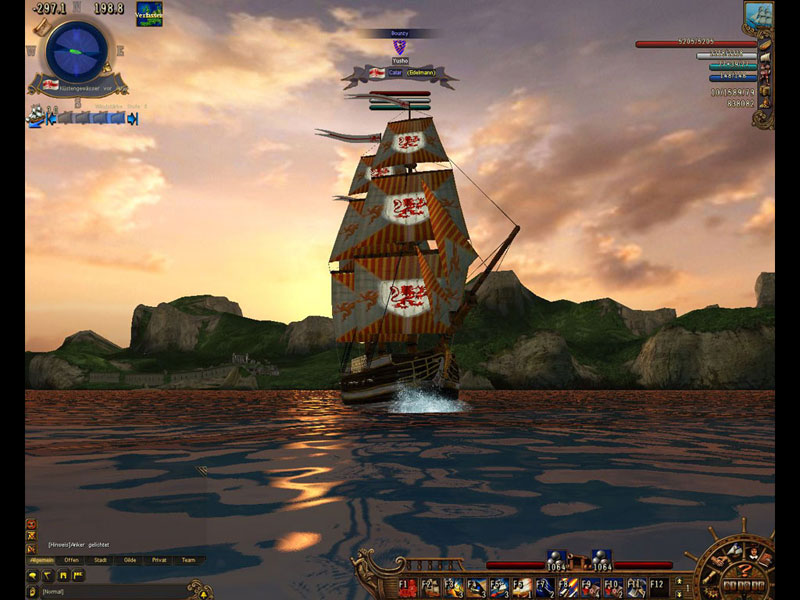Choose the Team chat tab
Viewport: 800px width, 600px height.
click(x=189, y=560)
